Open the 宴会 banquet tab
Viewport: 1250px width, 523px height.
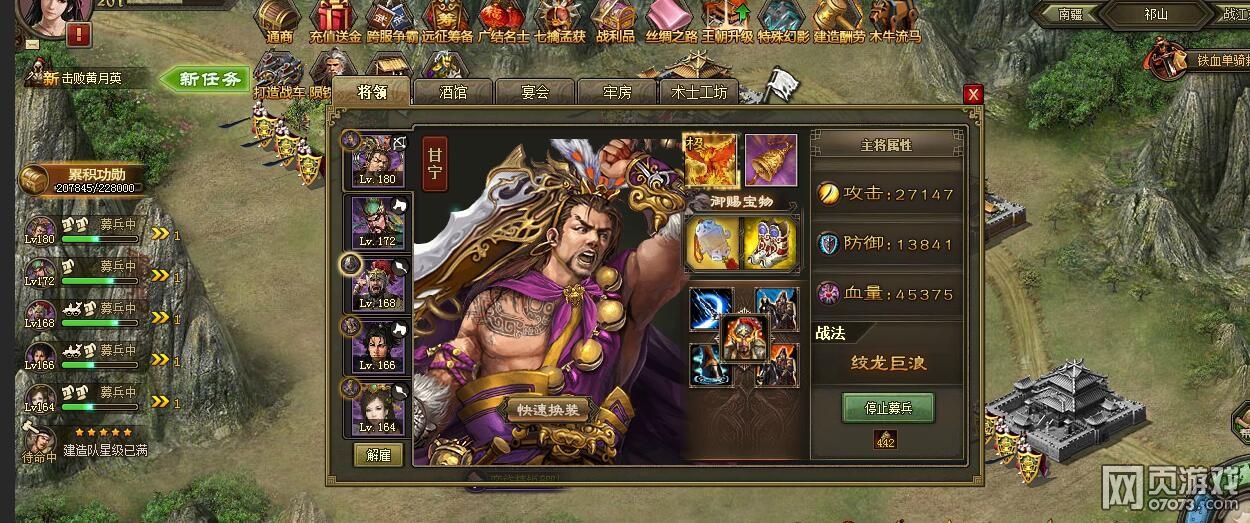(x=535, y=92)
